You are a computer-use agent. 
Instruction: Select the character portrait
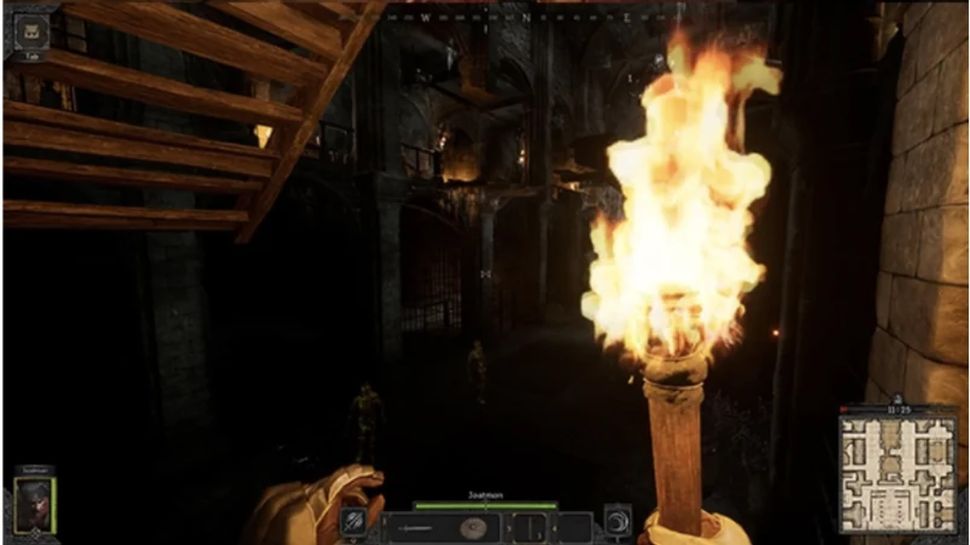click(x=34, y=504)
